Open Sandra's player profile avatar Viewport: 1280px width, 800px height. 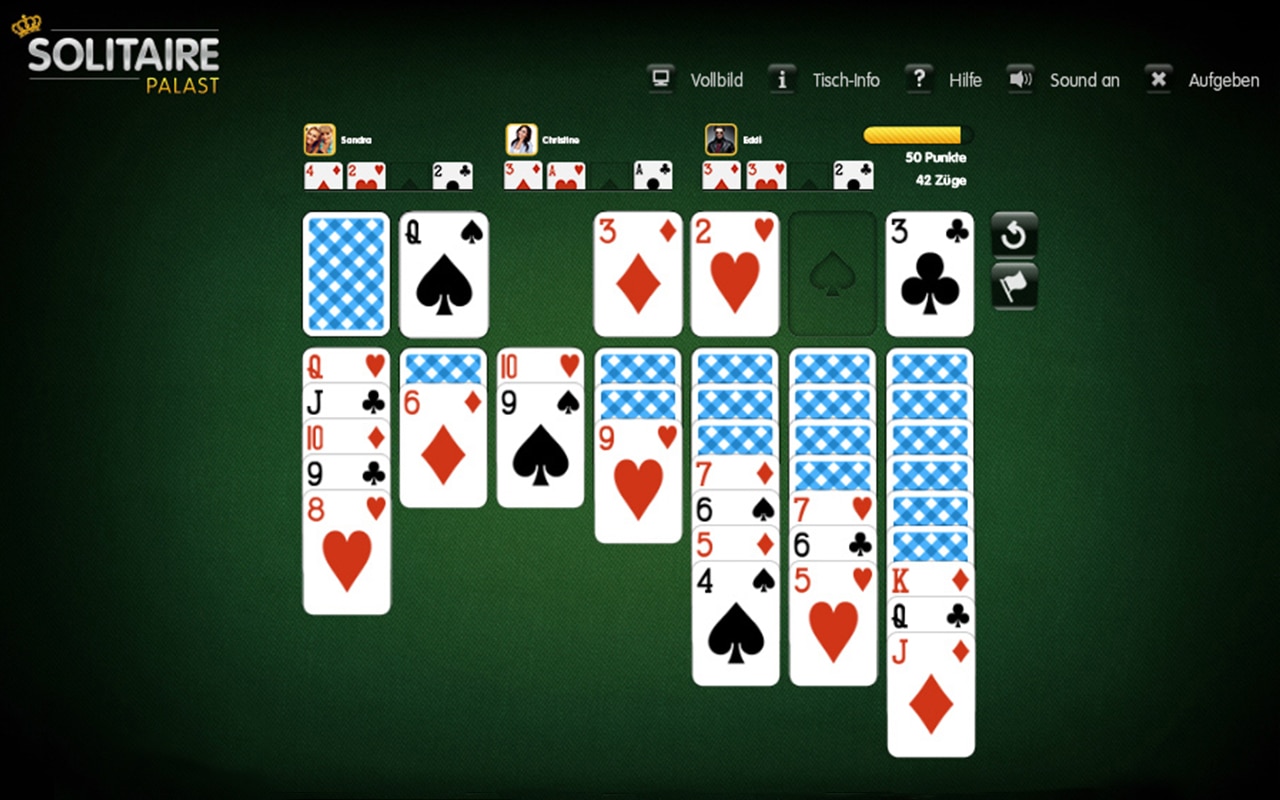(x=319, y=137)
